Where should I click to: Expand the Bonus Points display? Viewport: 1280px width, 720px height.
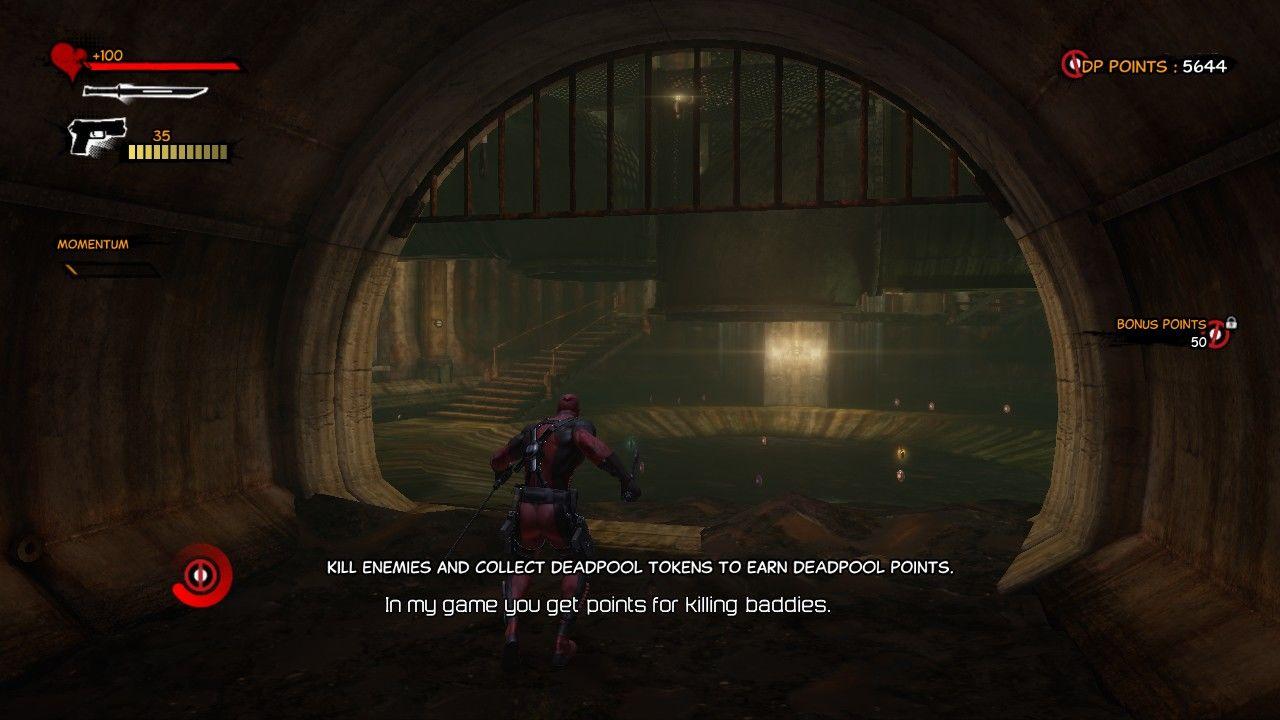1180,330
